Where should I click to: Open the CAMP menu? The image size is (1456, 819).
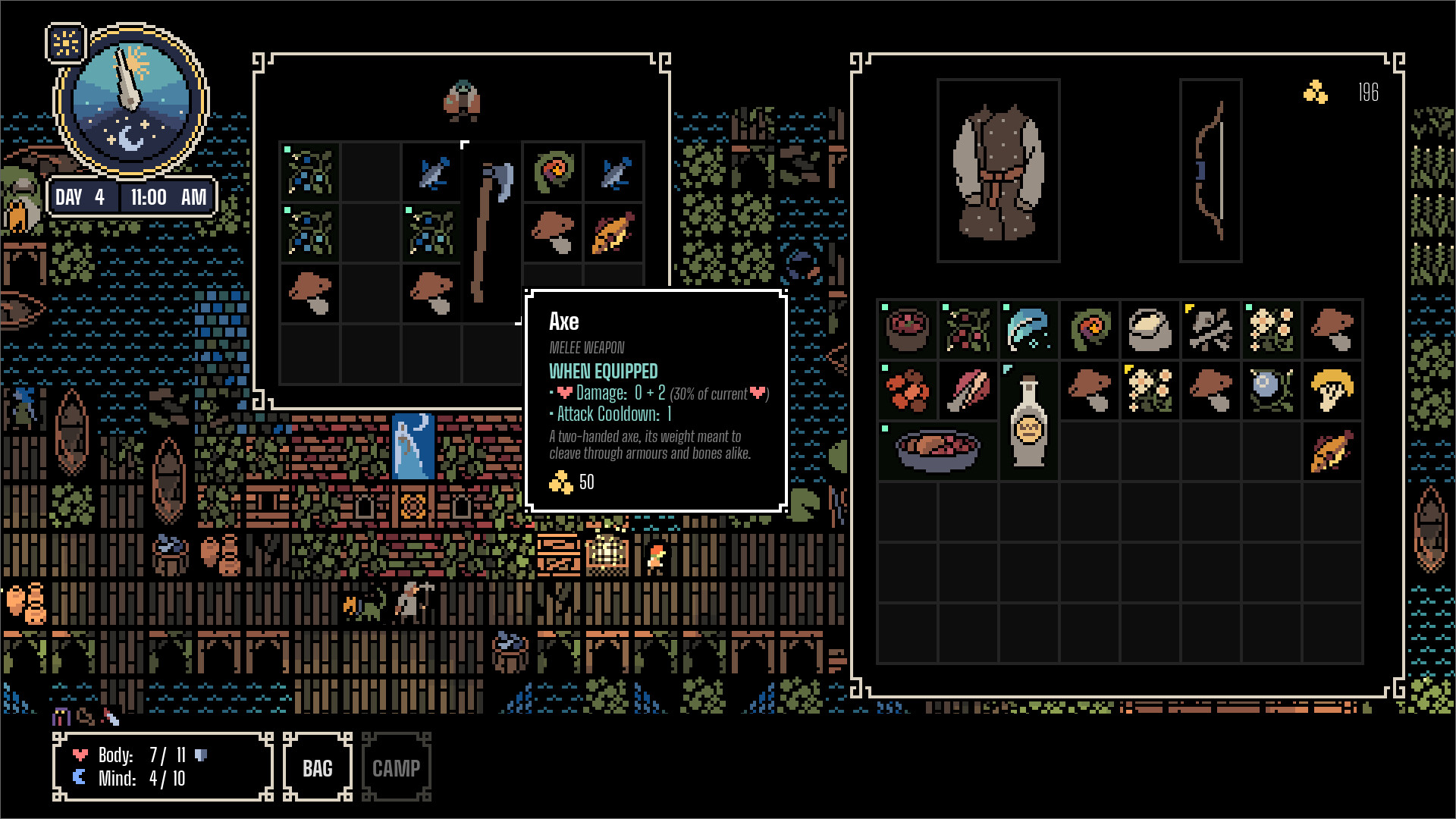click(x=396, y=767)
